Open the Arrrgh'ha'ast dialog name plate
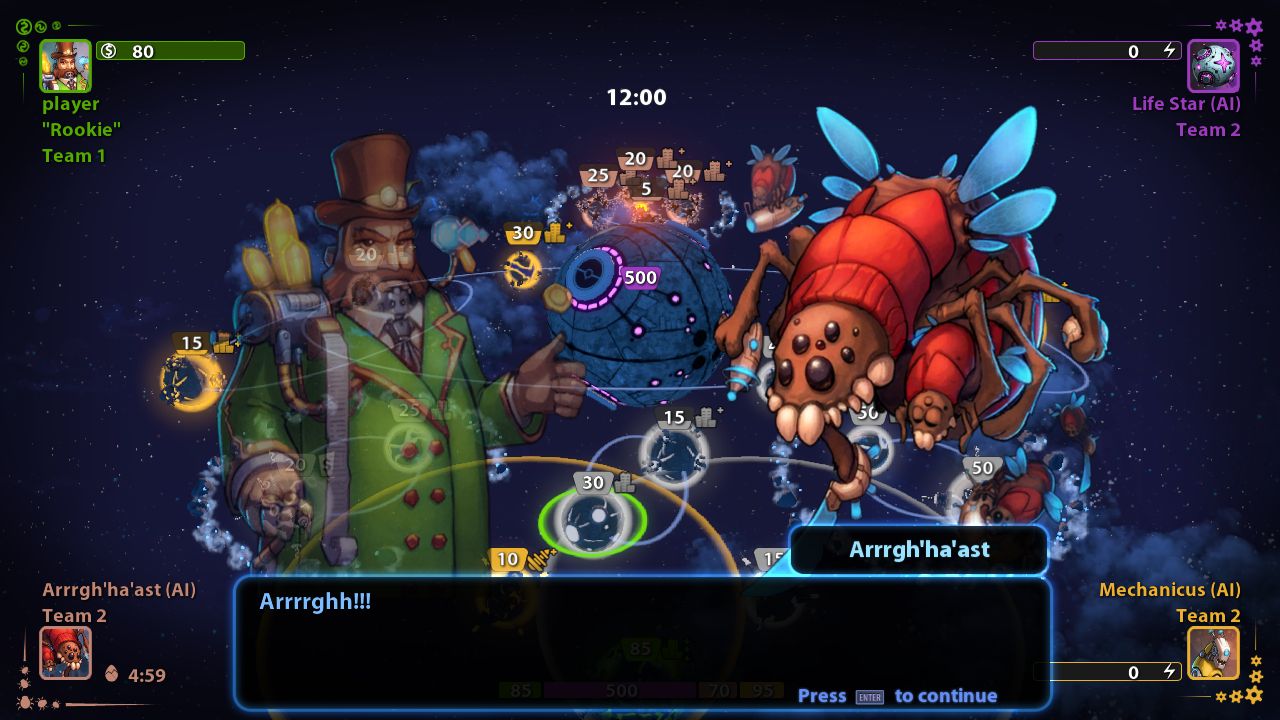This screenshot has width=1280, height=720. [x=918, y=550]
